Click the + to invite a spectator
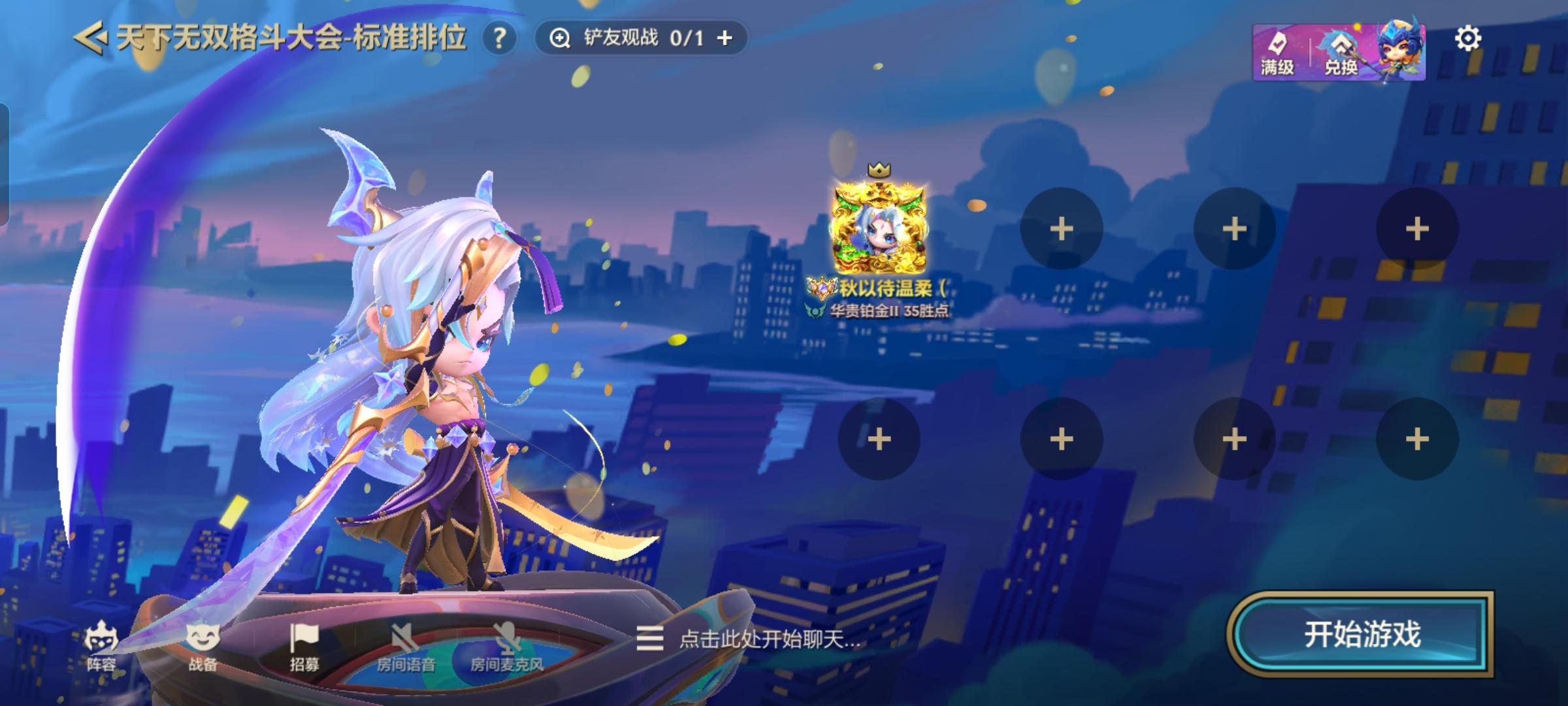This screenshot has height=706, width=1568. pos(723,37)
